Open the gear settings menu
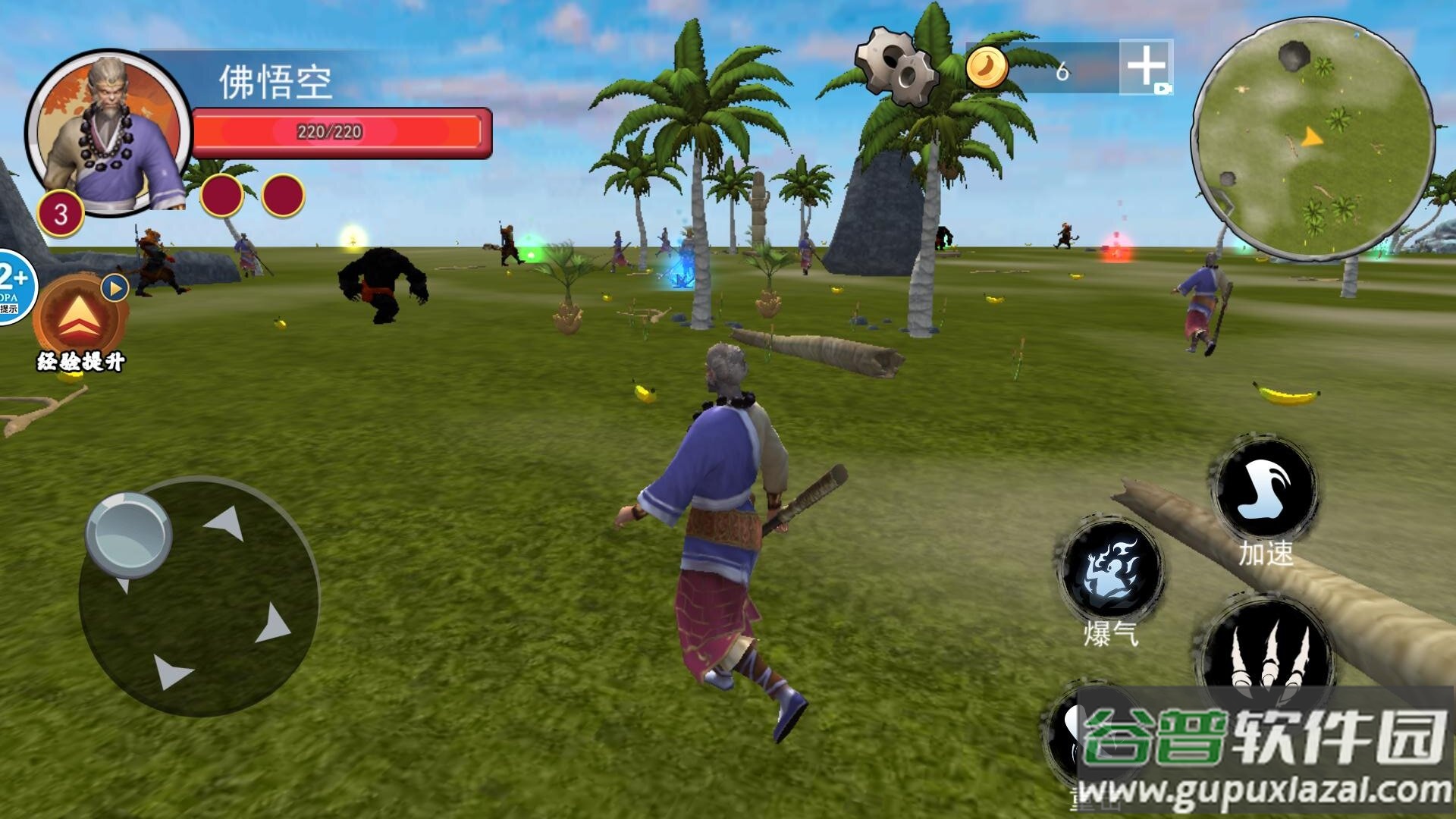This screenshot has height=819, width=1456. [x=897, y=66]
